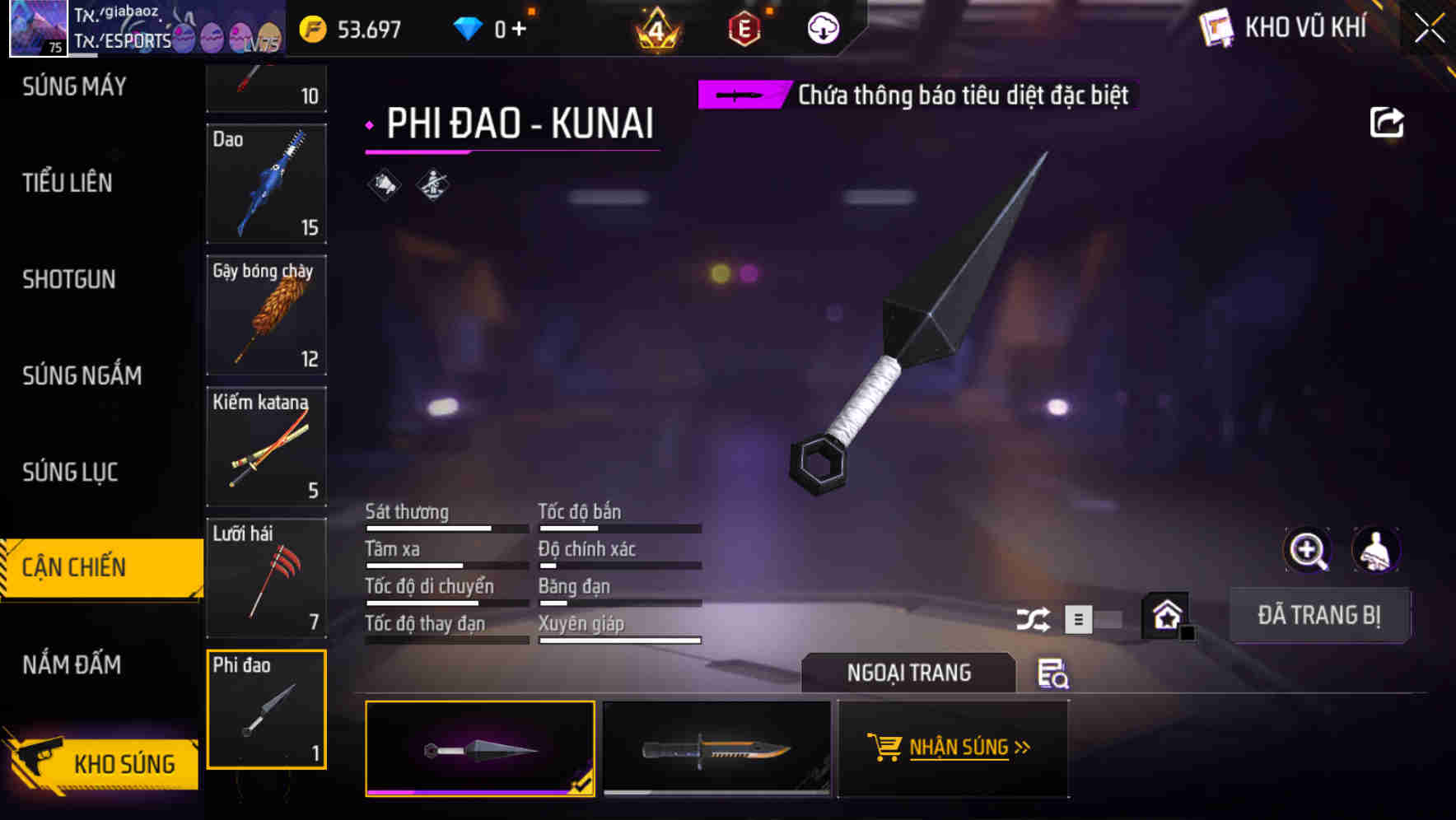Click the magnifier zoom icon above ĐÃ TRANG BỊ

(1309, 550)
